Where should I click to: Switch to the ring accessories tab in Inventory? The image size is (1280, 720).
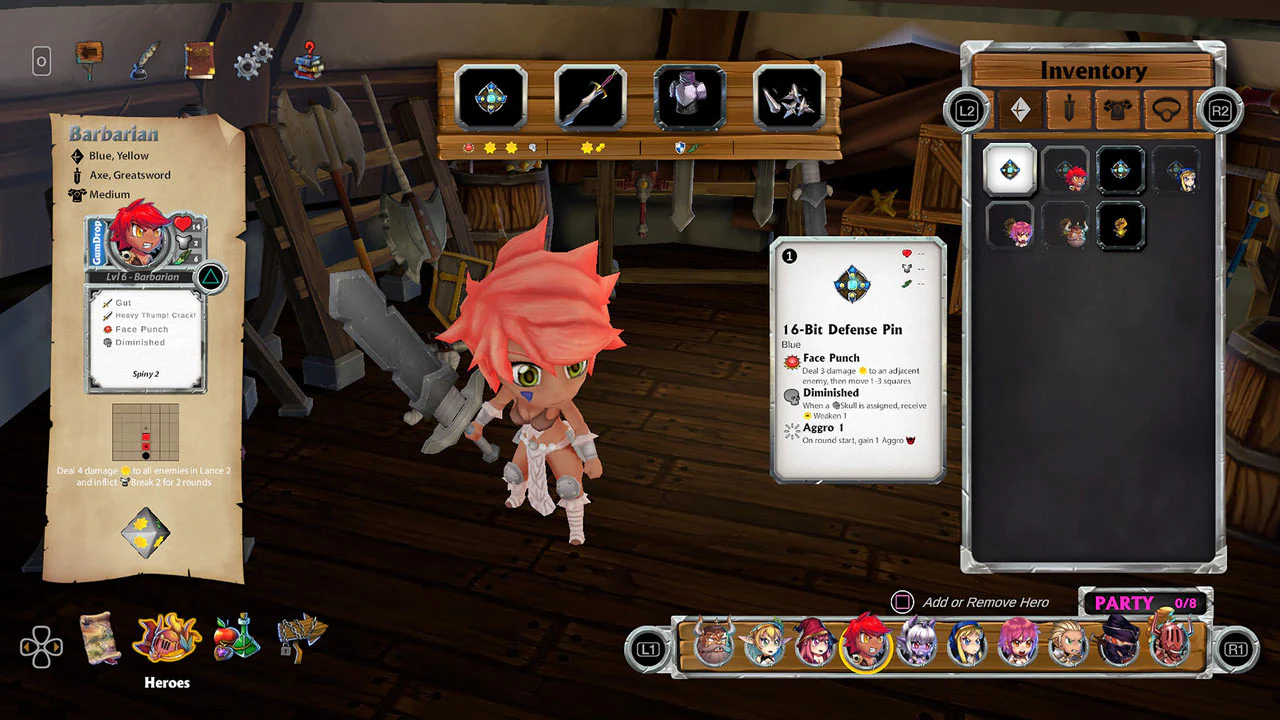pyautogui.click(x=1166, y=110)
